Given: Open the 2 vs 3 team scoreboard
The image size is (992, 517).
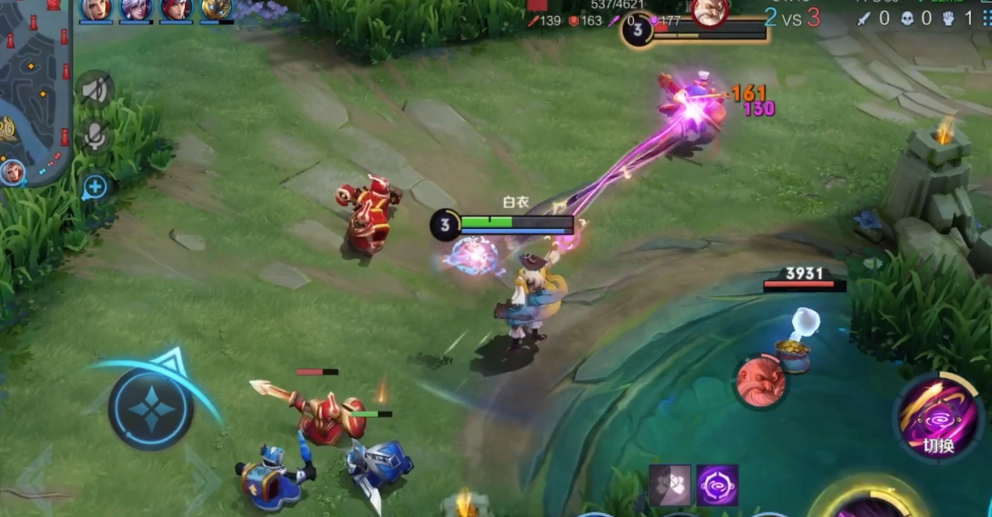Looking at the screenshot, I should click(x=791, y=17).
